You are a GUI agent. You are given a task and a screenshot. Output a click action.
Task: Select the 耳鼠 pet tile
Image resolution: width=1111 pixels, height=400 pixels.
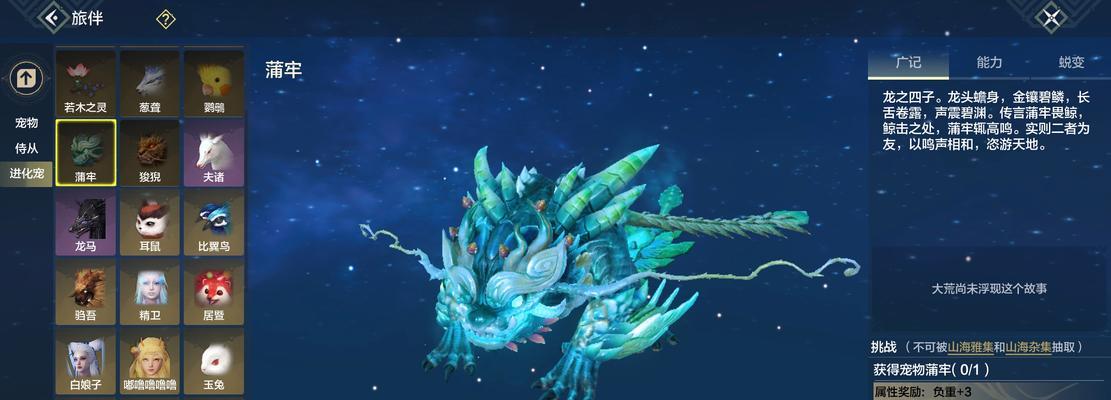click(x=149, y=222)
